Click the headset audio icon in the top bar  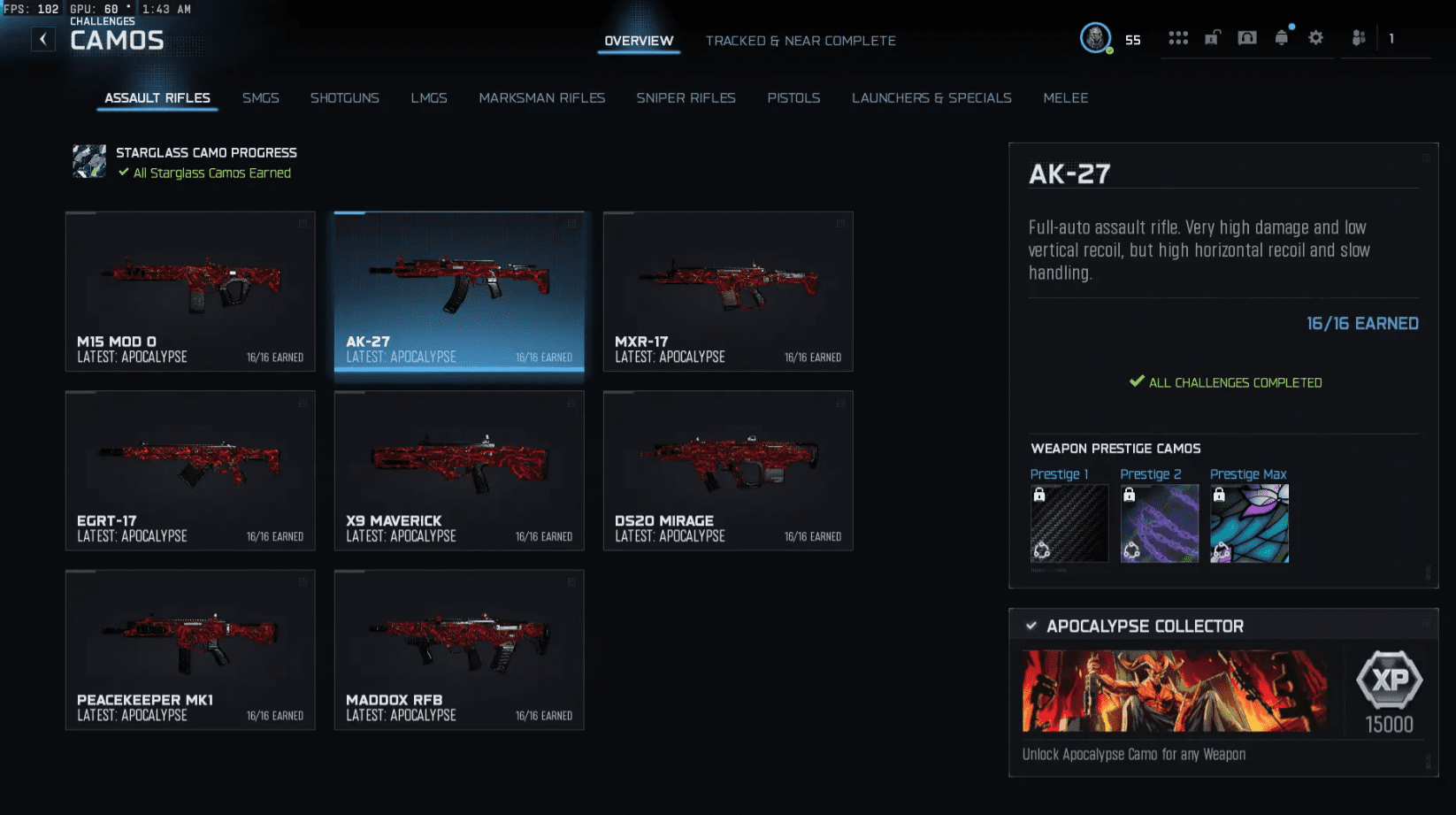[1247, 37]
